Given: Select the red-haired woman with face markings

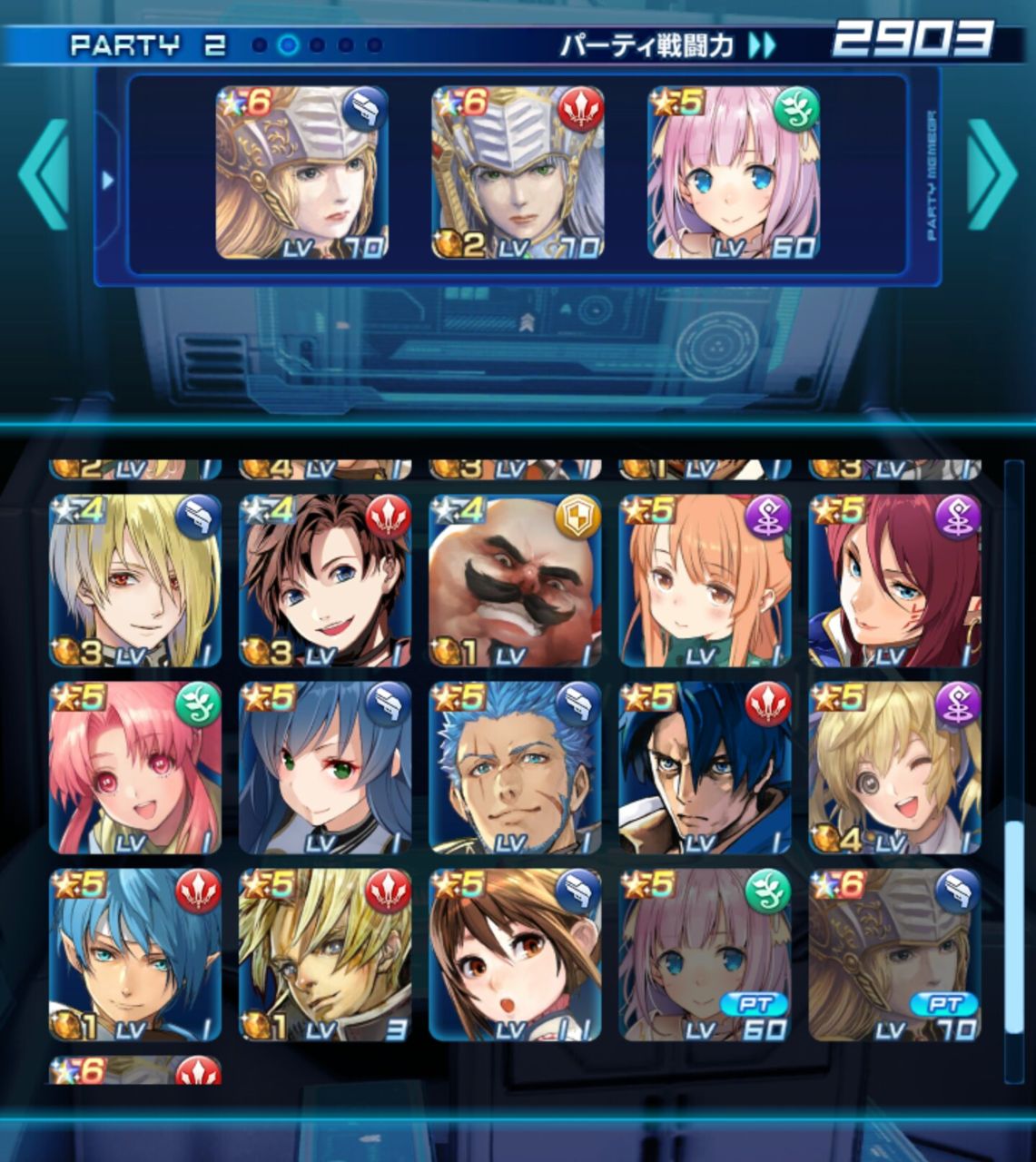Looking at the screenshot, I should point(894,581).
